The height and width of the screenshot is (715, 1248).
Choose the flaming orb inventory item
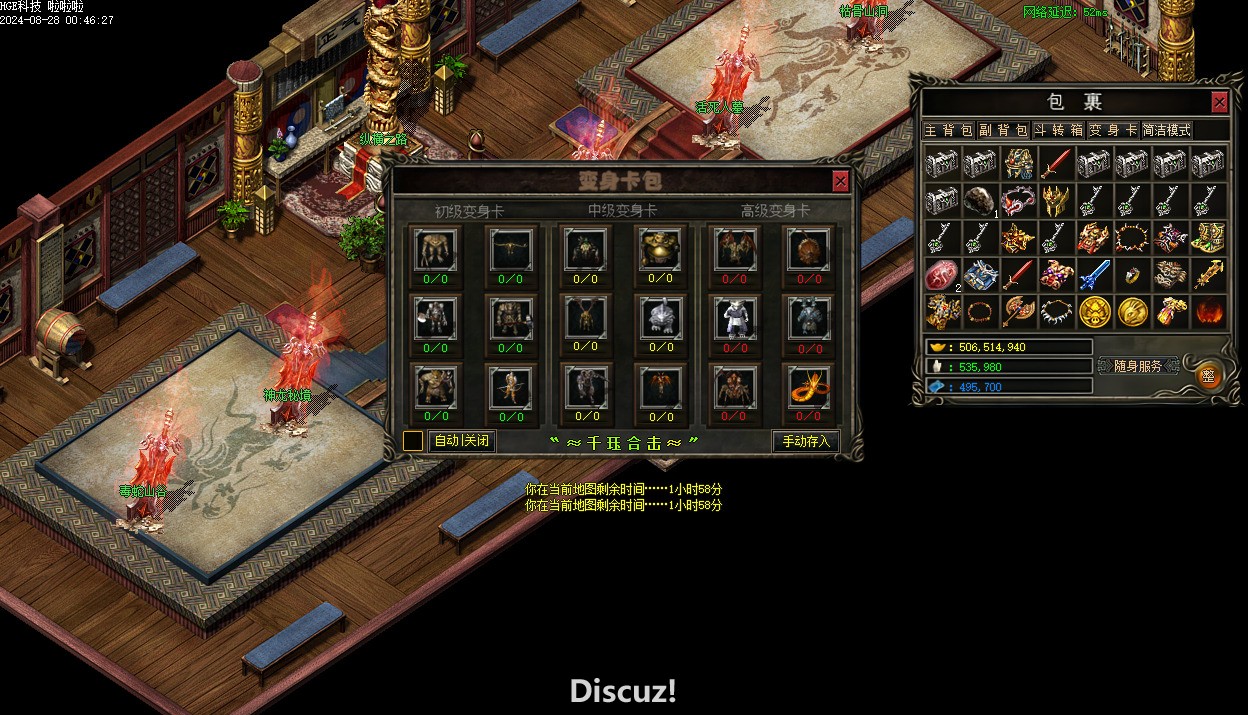point(1208,311)
